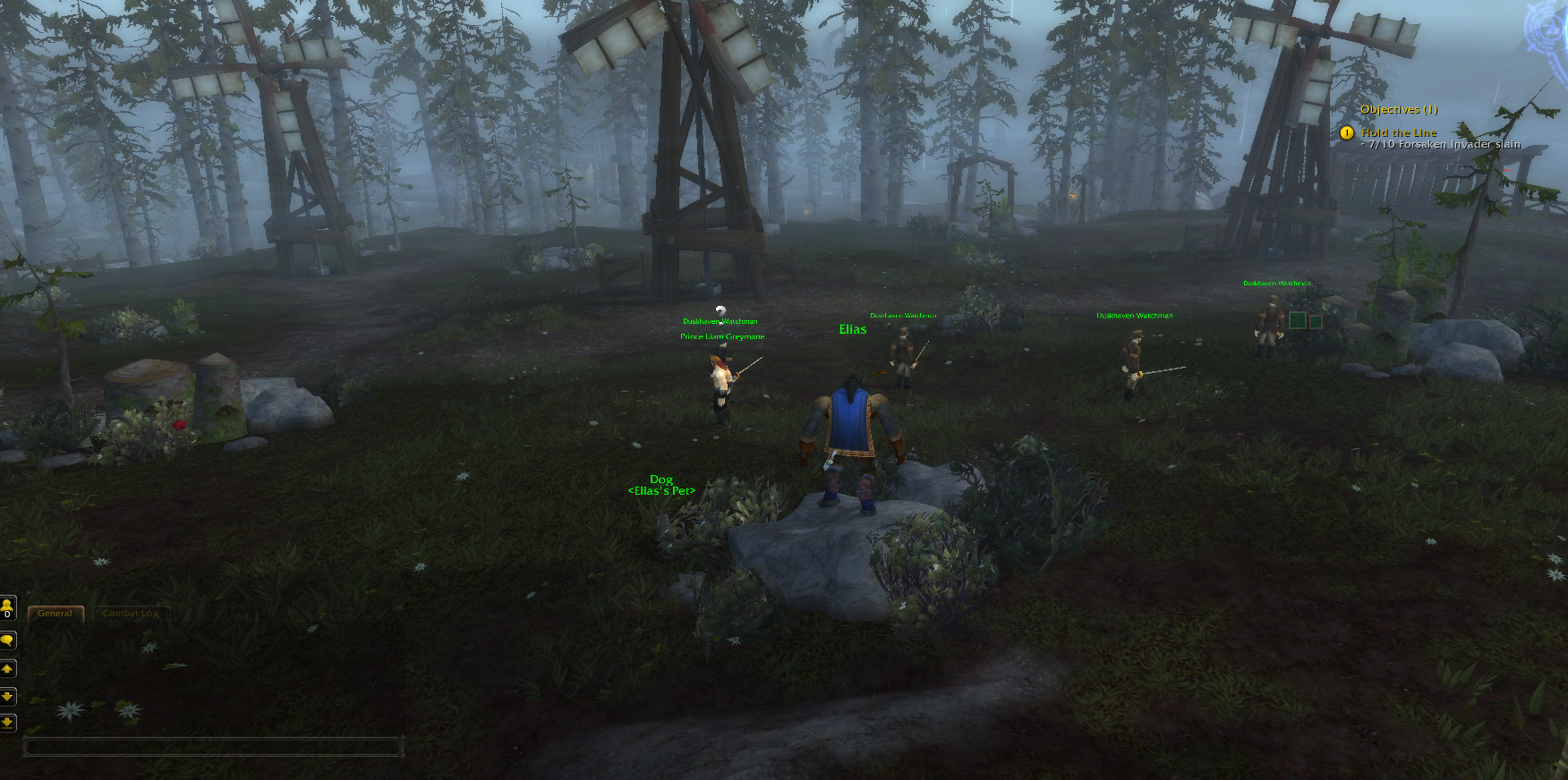
Task: Click the Objectives tracker header
Action: (1398, 109)
